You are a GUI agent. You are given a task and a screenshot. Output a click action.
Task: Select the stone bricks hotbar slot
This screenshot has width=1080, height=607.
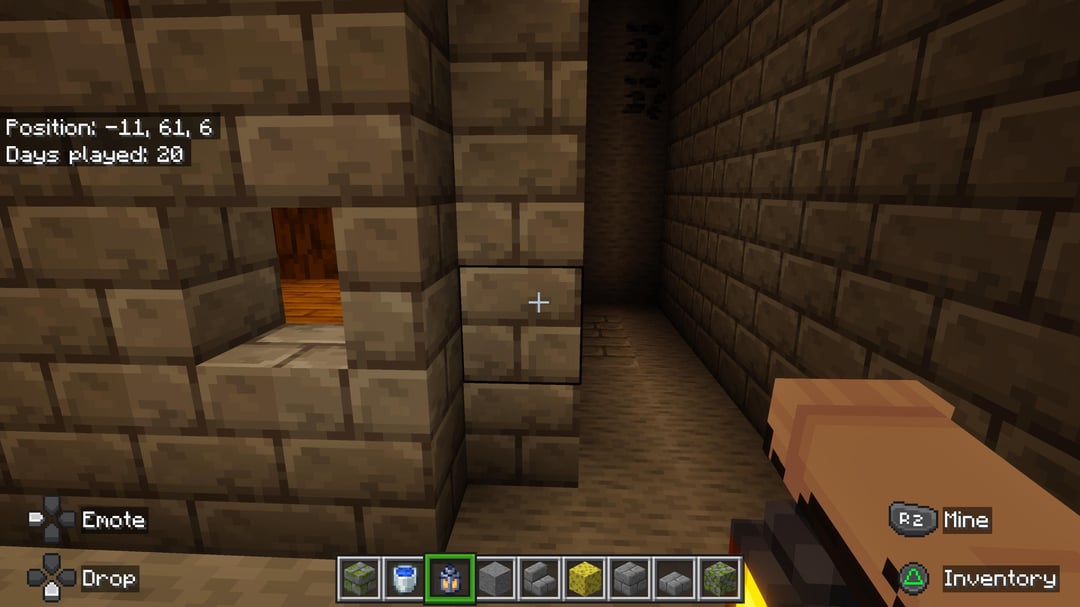[629, 579]
